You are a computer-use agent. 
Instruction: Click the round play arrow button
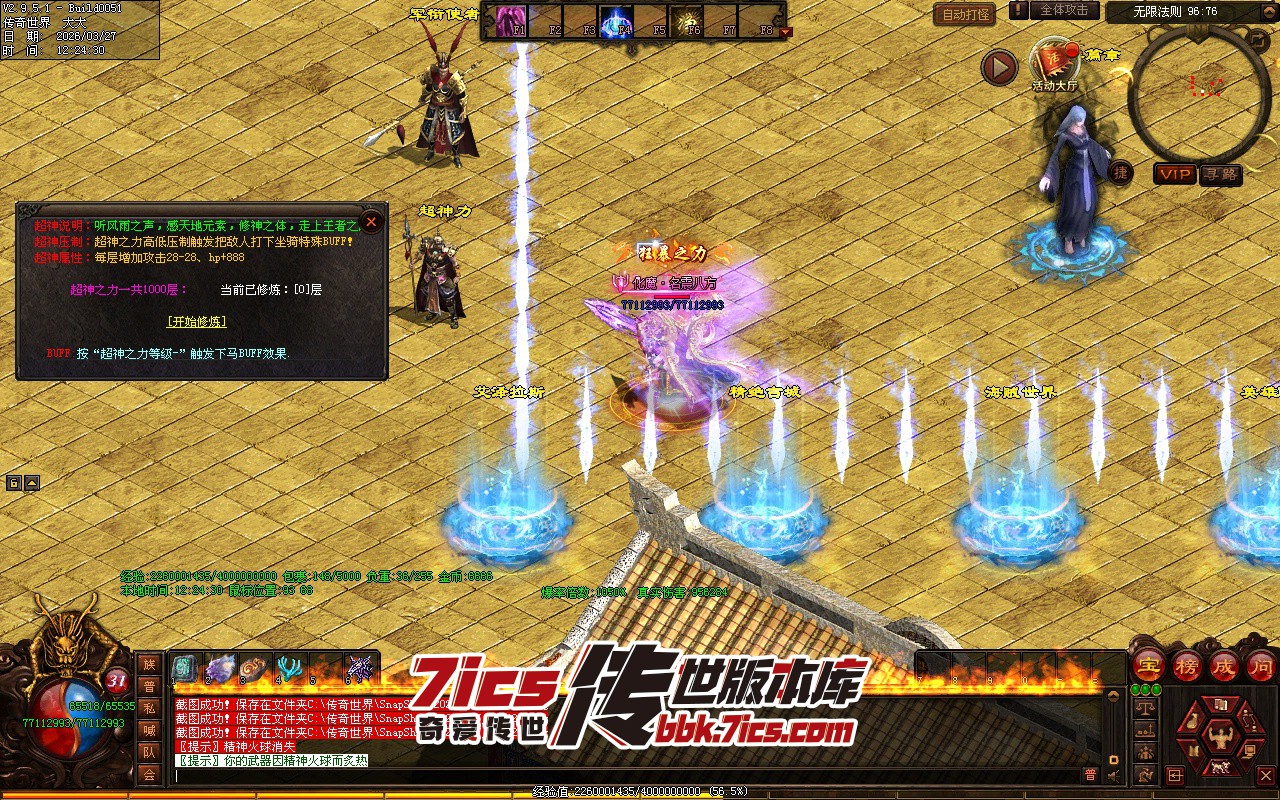coord(999,67)
